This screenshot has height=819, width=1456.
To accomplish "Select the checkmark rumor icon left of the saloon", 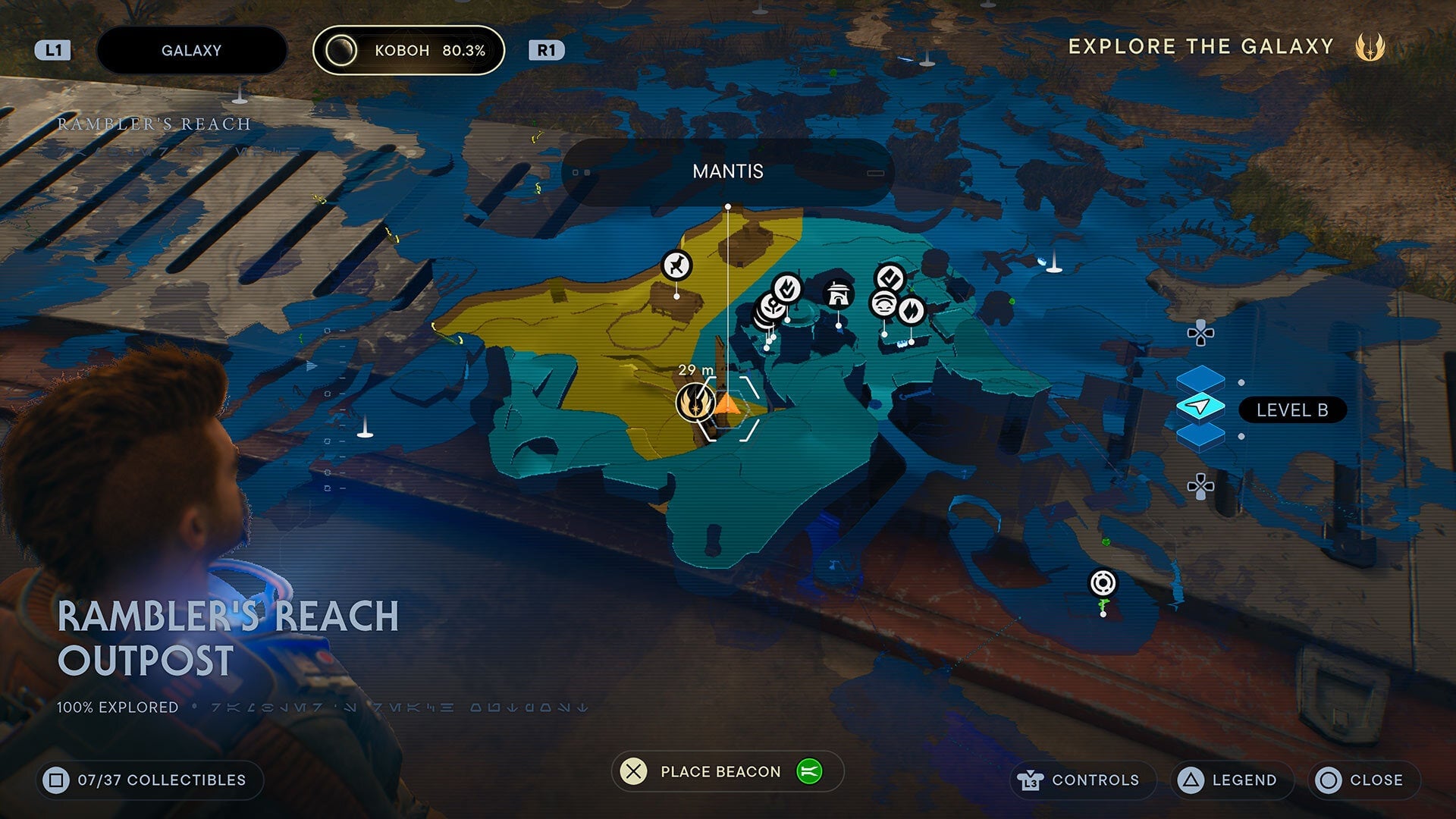I will click(x=786, y=287).
